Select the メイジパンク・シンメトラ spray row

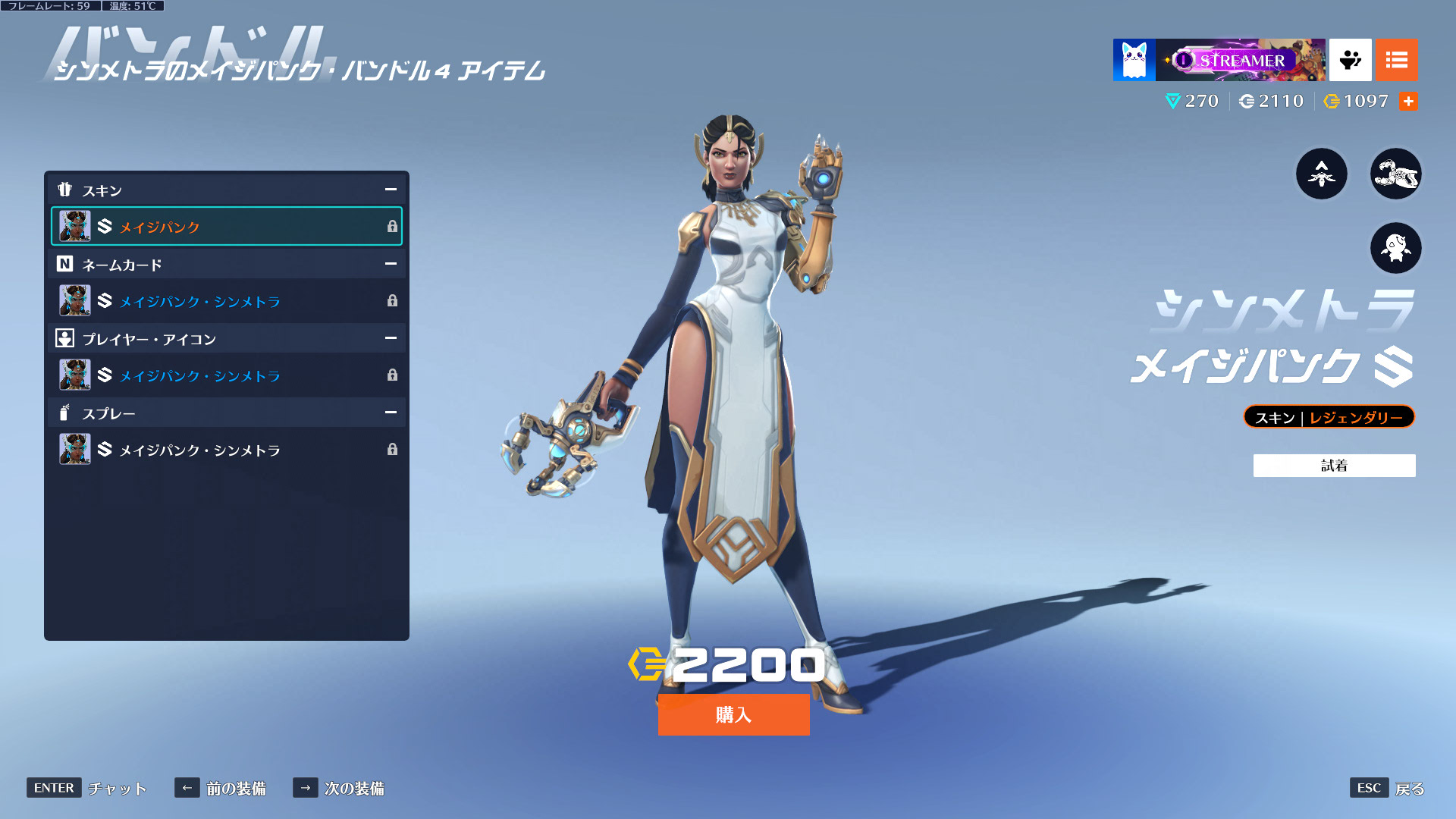pos(226,450)
